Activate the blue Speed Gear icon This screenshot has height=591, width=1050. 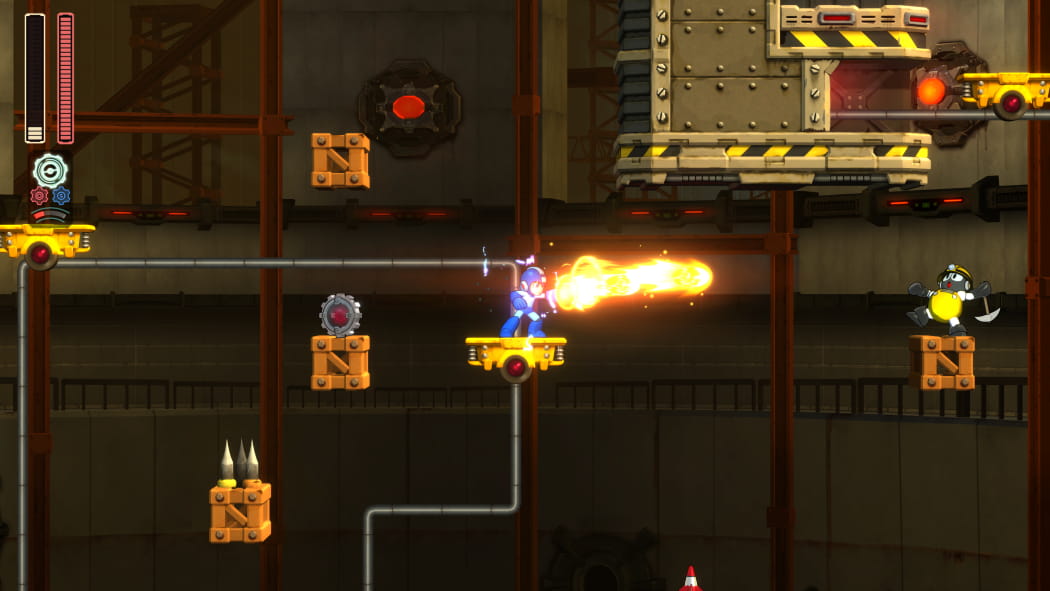[61, 196]
